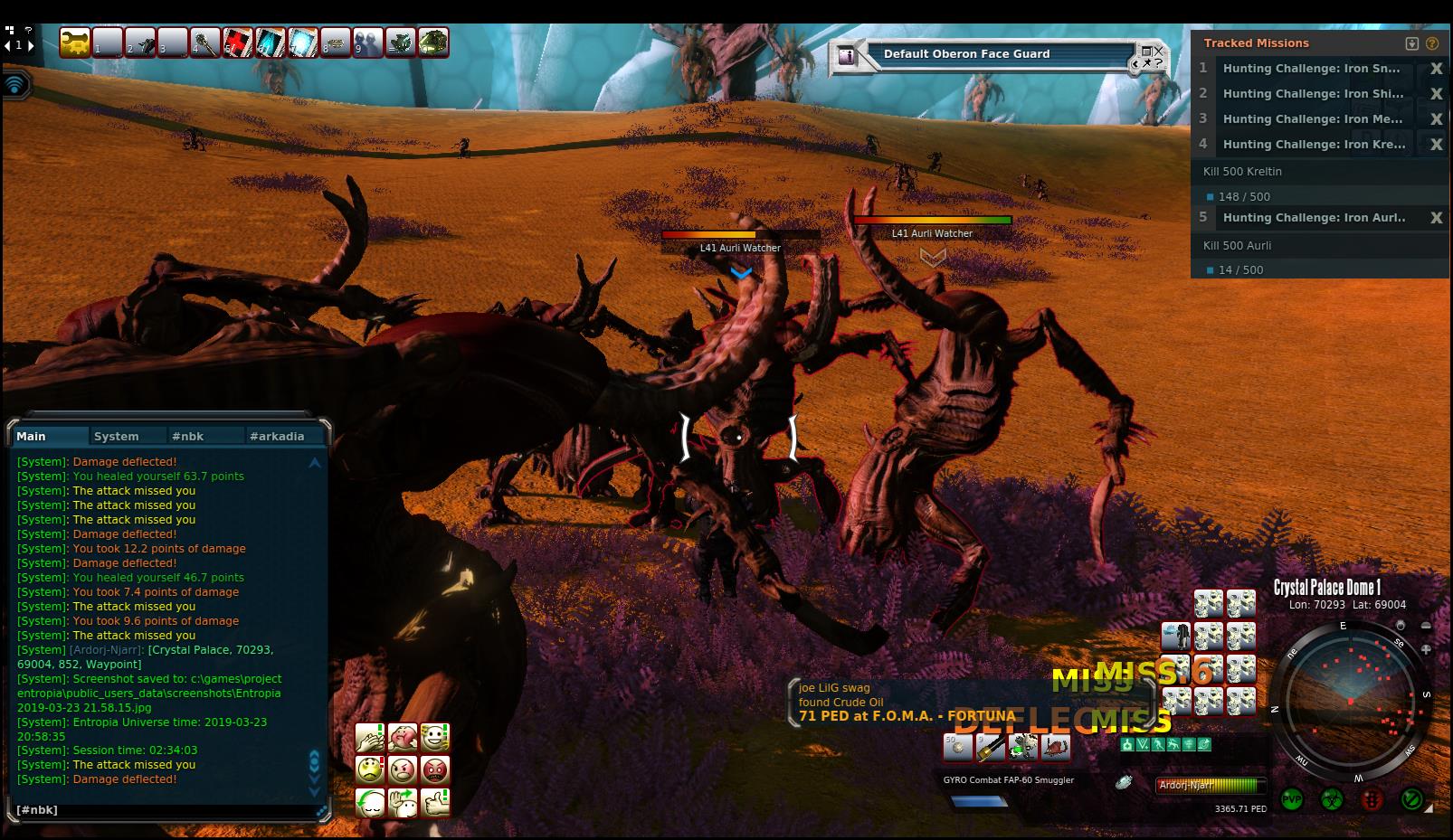Trigger the angry red face emote
This screenshot has height=840, width=1453.
[x=435, y=770]
